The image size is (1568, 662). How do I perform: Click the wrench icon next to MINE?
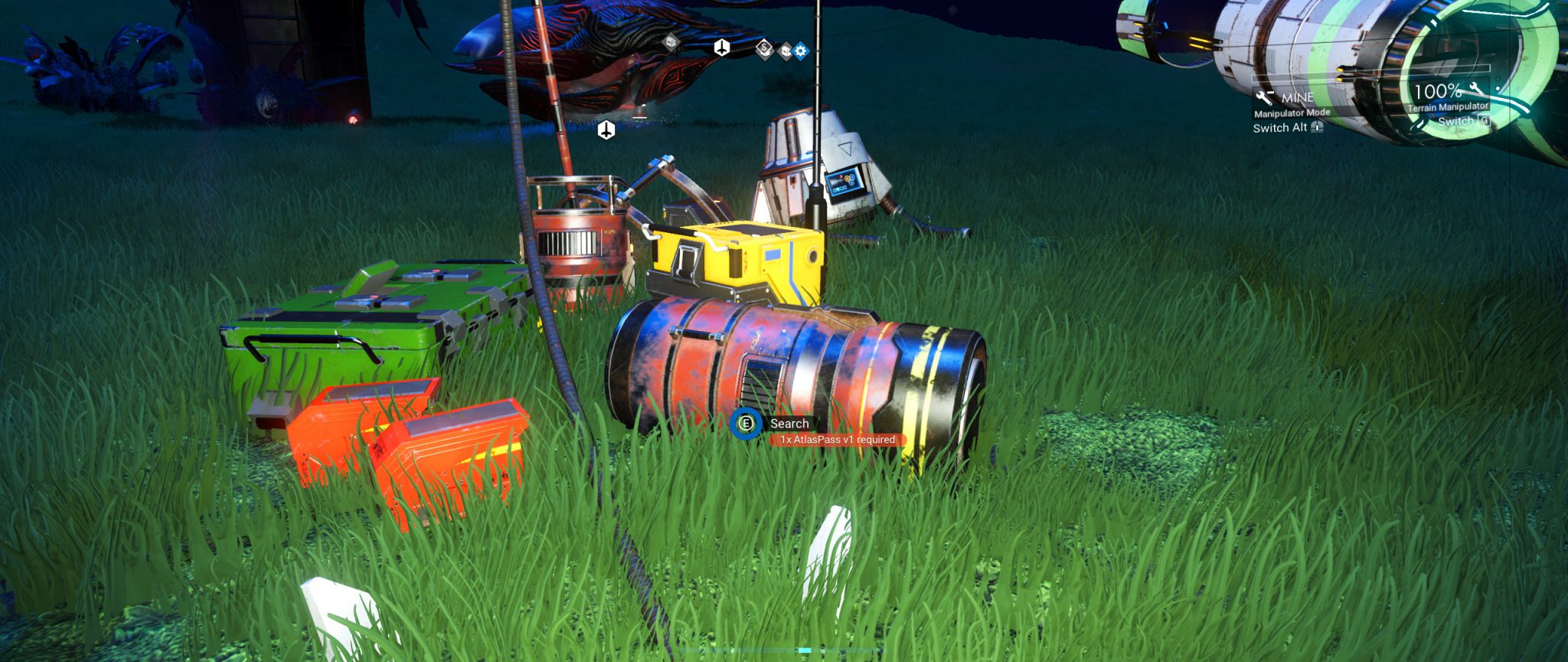pos(1265,98)
